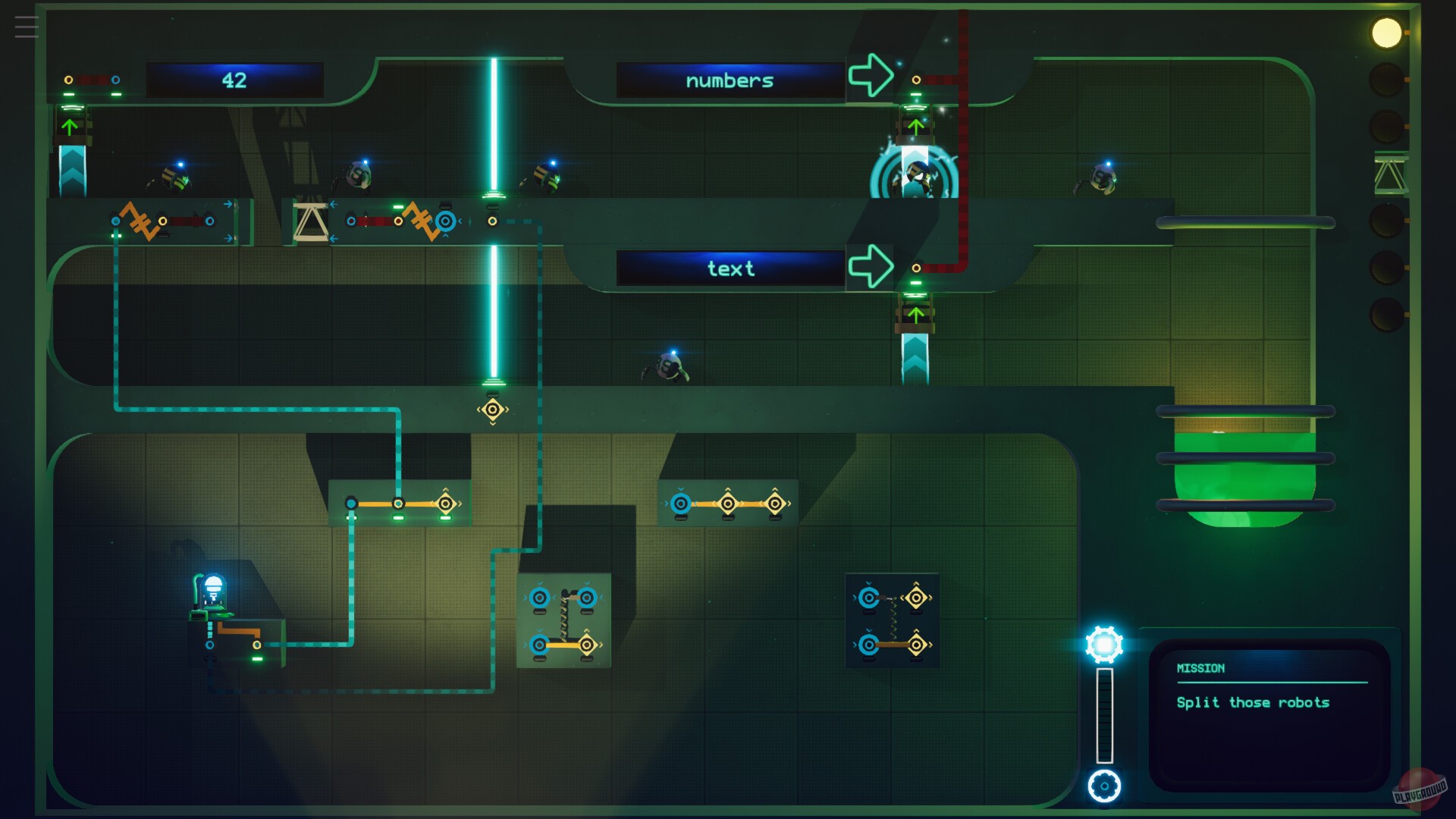Open the hamburger menu in the top-left corner
Viewport: 1456px width, 819px height.
(x=27, y=27)
